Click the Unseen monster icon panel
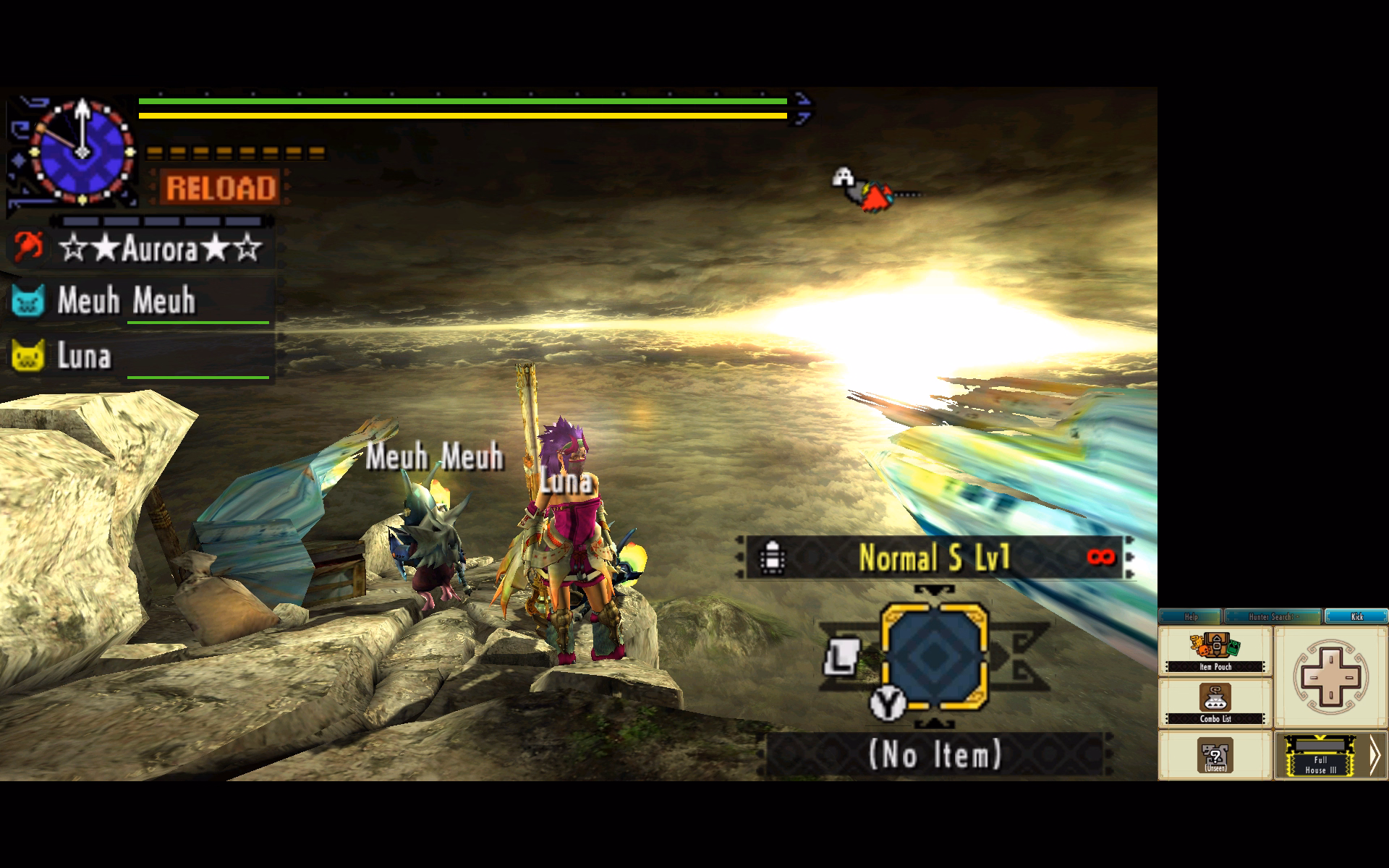The width and height of the screenshot is (1389, 868). pyautogui.click(x=1215, y=755)
